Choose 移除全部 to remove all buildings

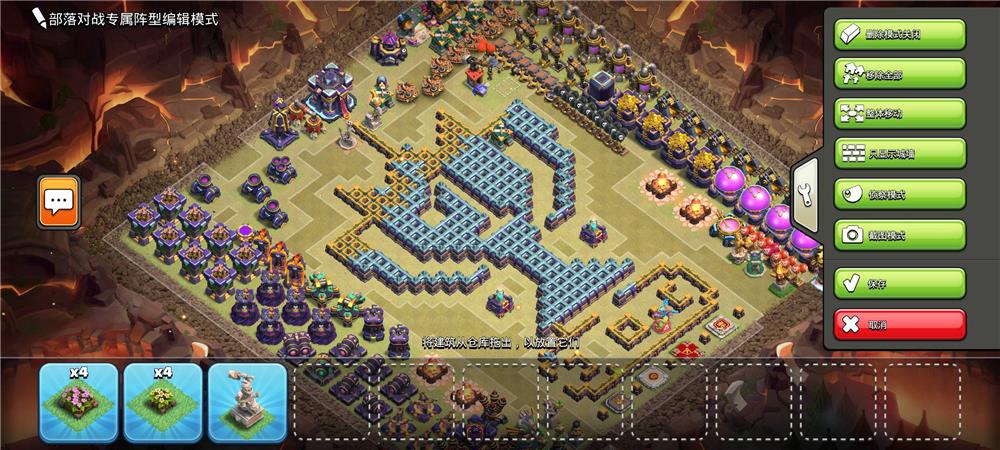899,73
